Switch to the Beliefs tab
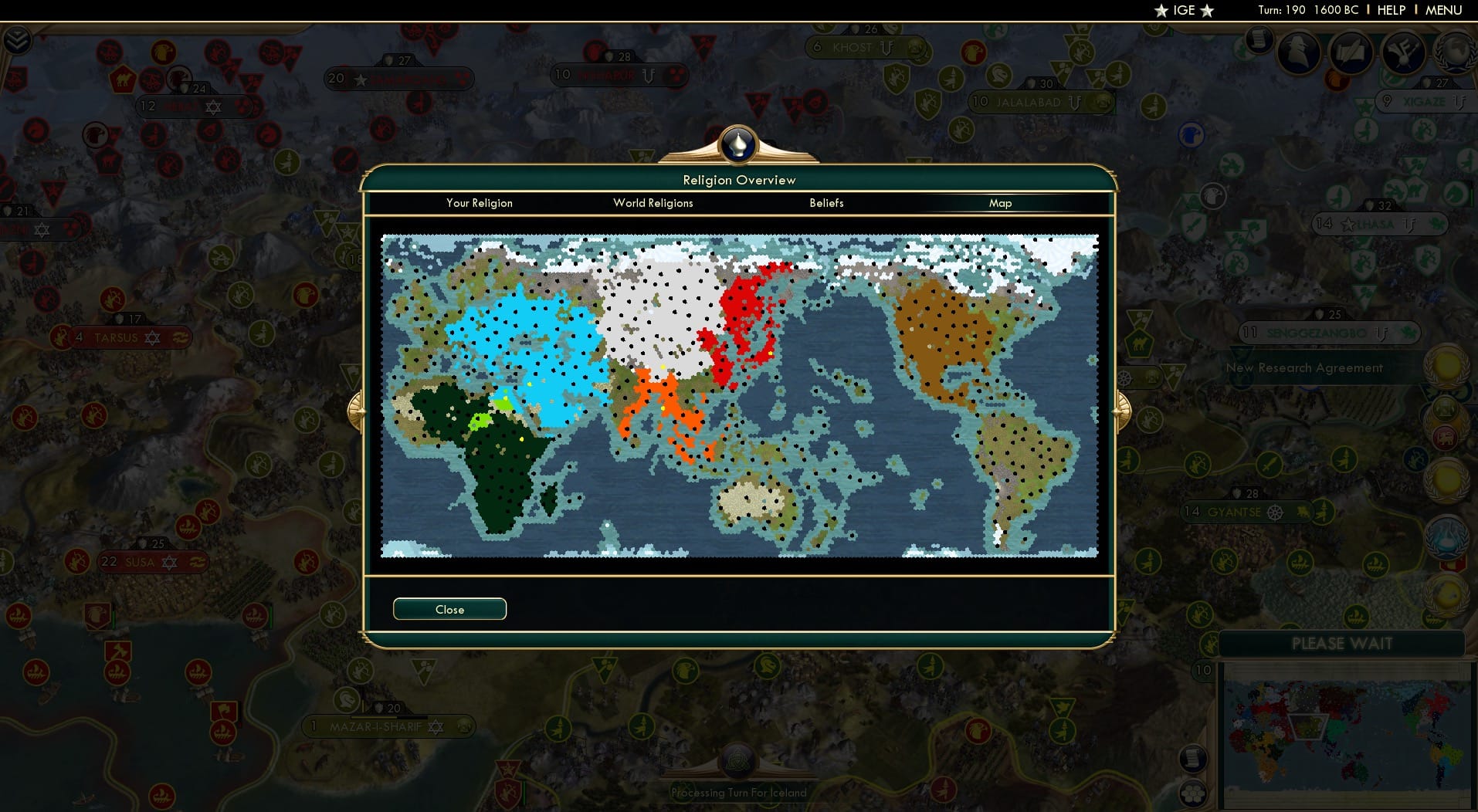Image resolution: width=1478 pixels, height=812 pixels. 826,203
